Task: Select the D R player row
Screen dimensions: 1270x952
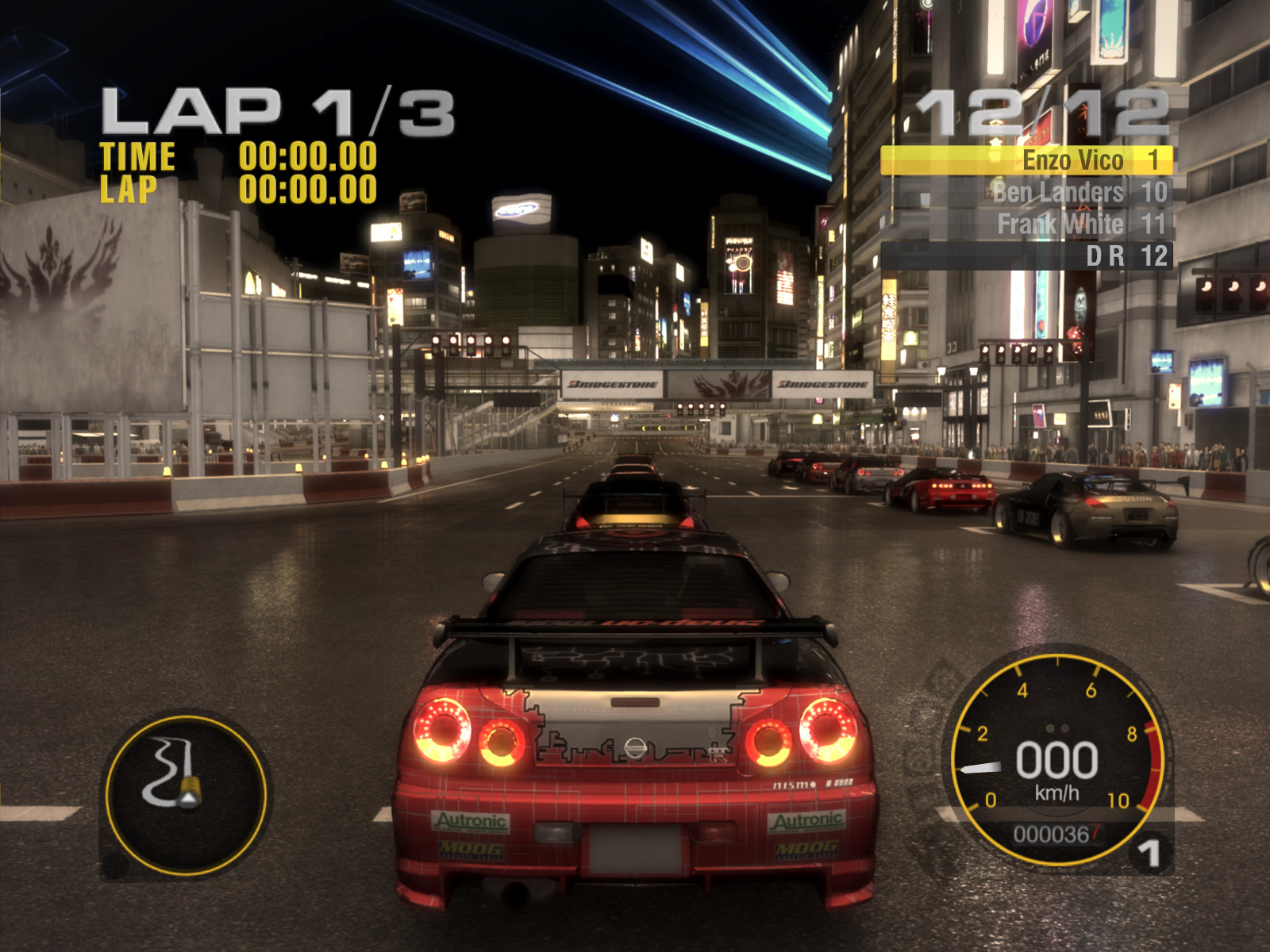Action: pyautogui.click(x=1027, y=256)
